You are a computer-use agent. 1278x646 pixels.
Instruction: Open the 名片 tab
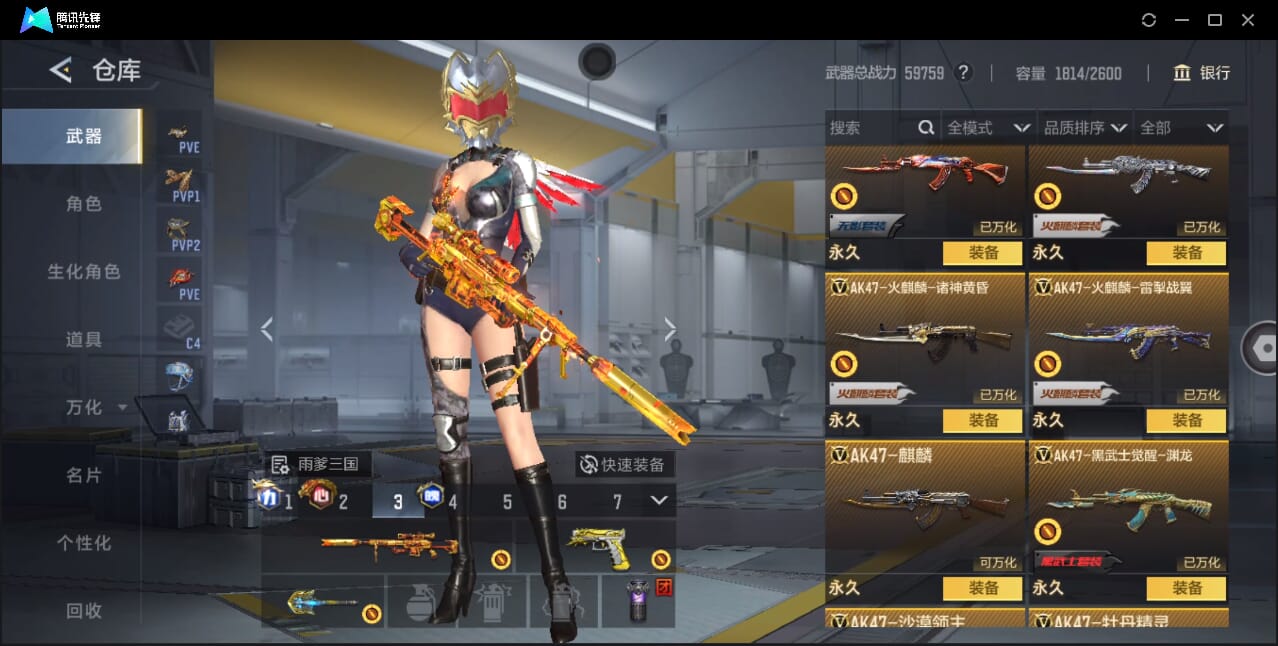coord(84,476)
